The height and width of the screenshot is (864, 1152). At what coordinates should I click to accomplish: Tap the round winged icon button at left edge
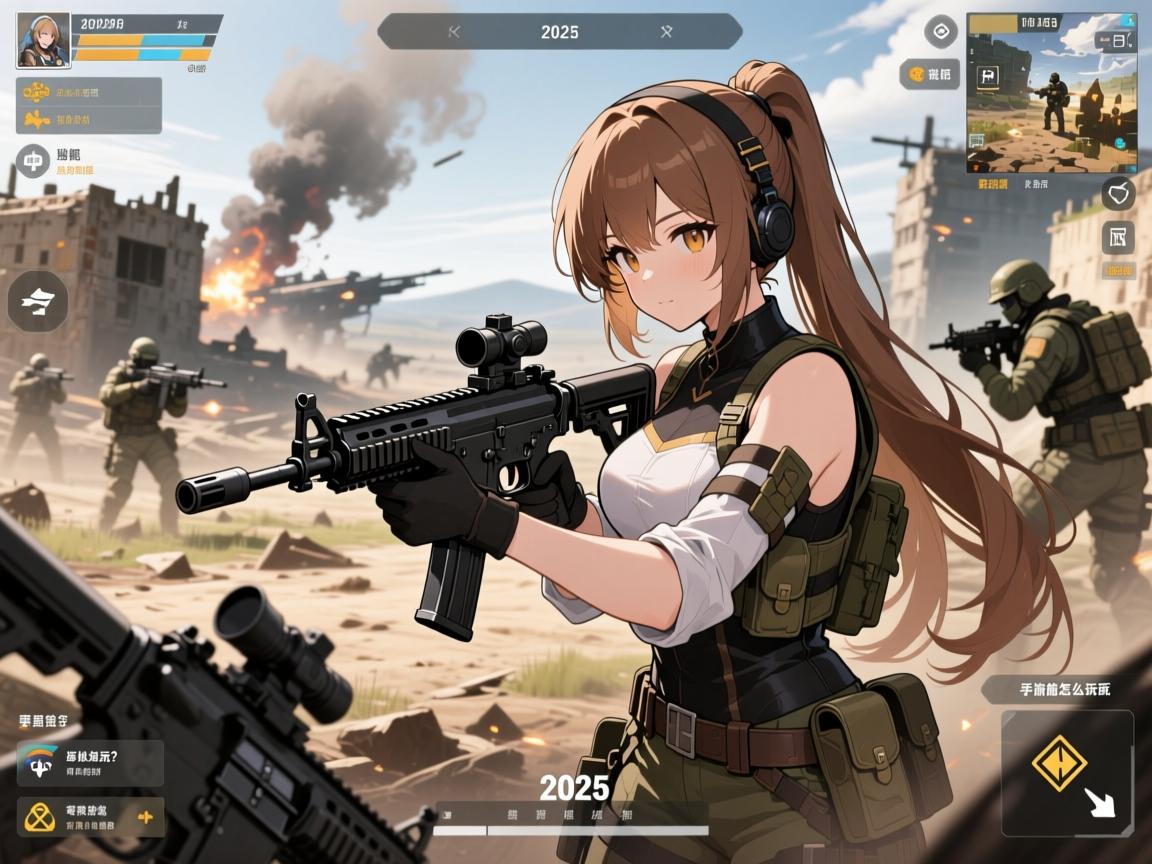[38, 301]
